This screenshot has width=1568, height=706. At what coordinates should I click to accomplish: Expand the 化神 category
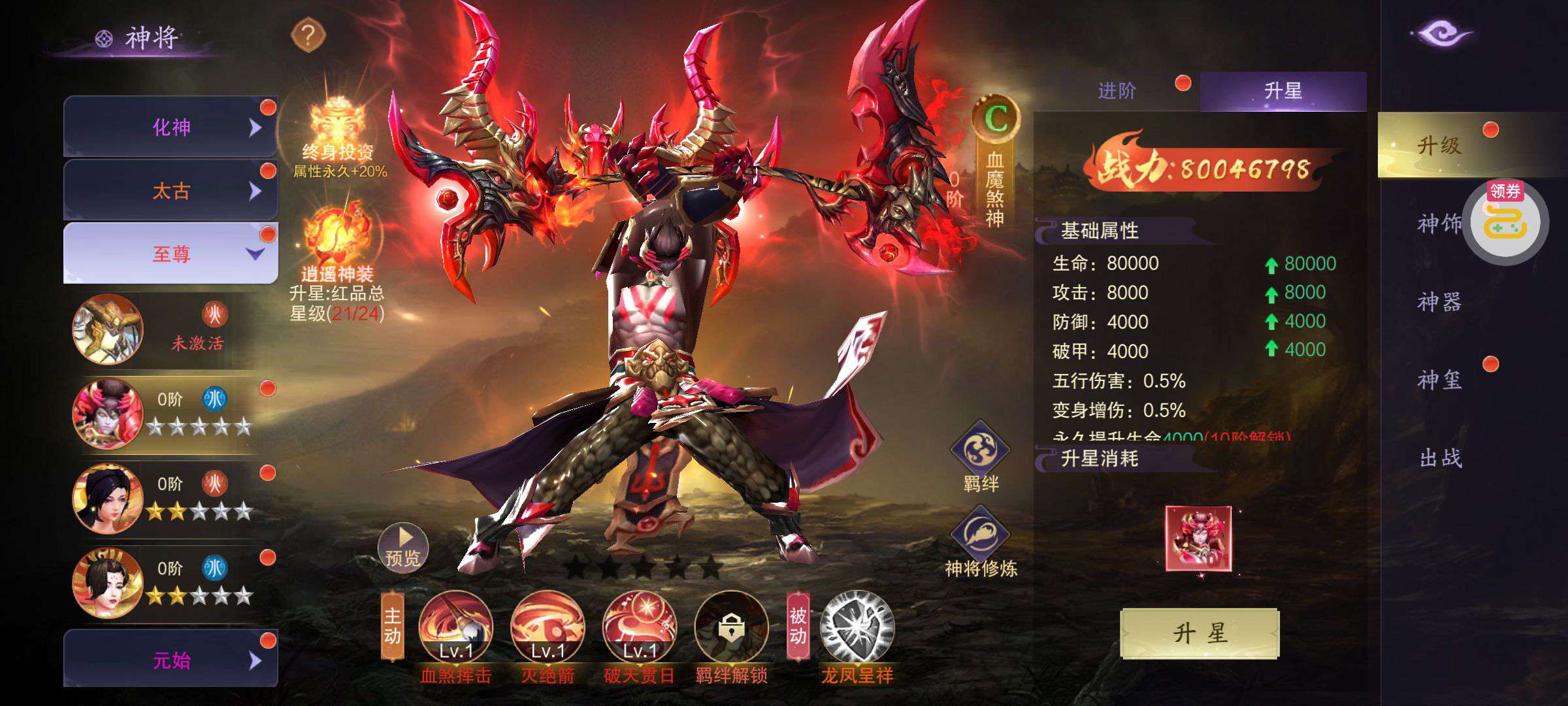tap(171, 127)
